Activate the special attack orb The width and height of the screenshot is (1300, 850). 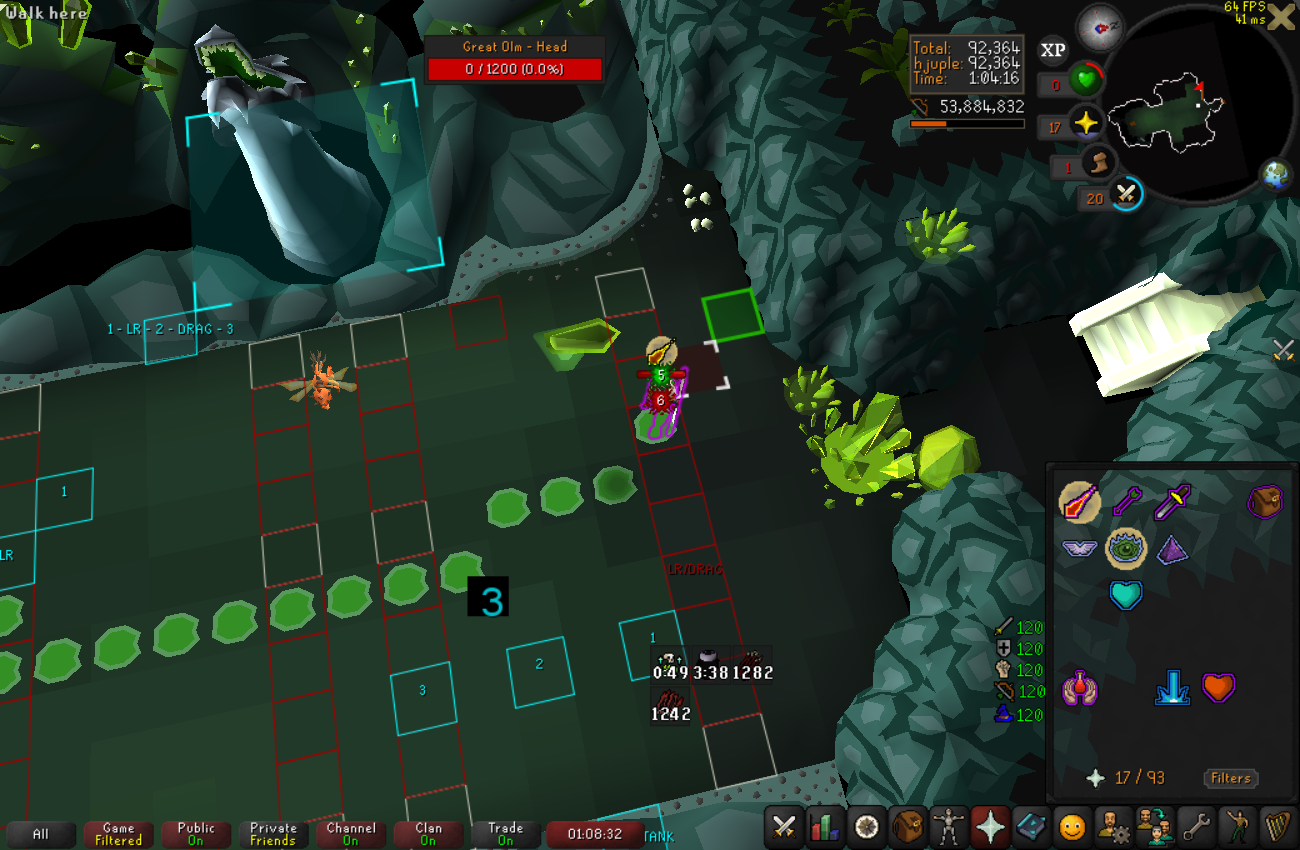pos(1127,194)
